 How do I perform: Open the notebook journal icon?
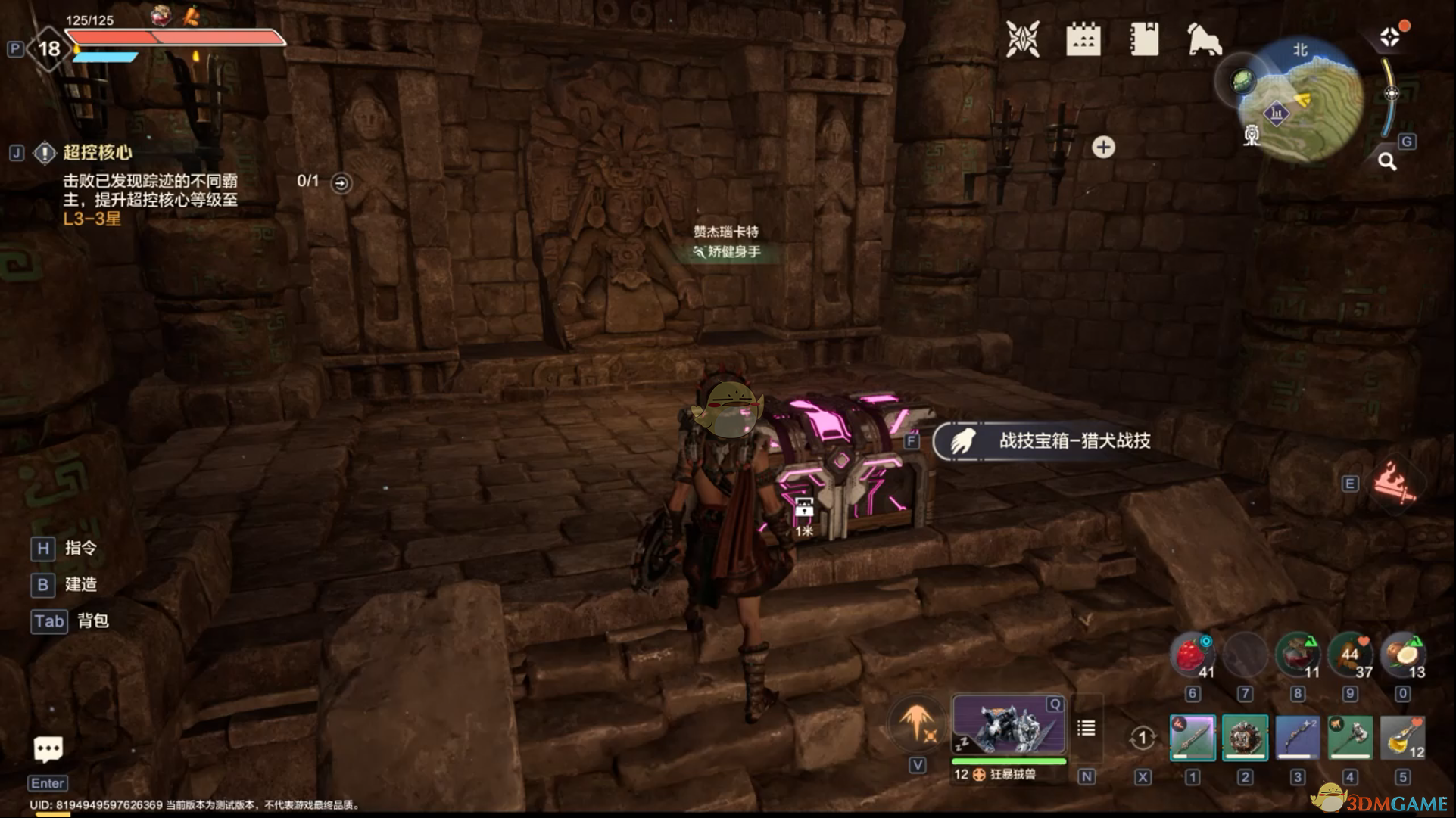[1143, 39]
